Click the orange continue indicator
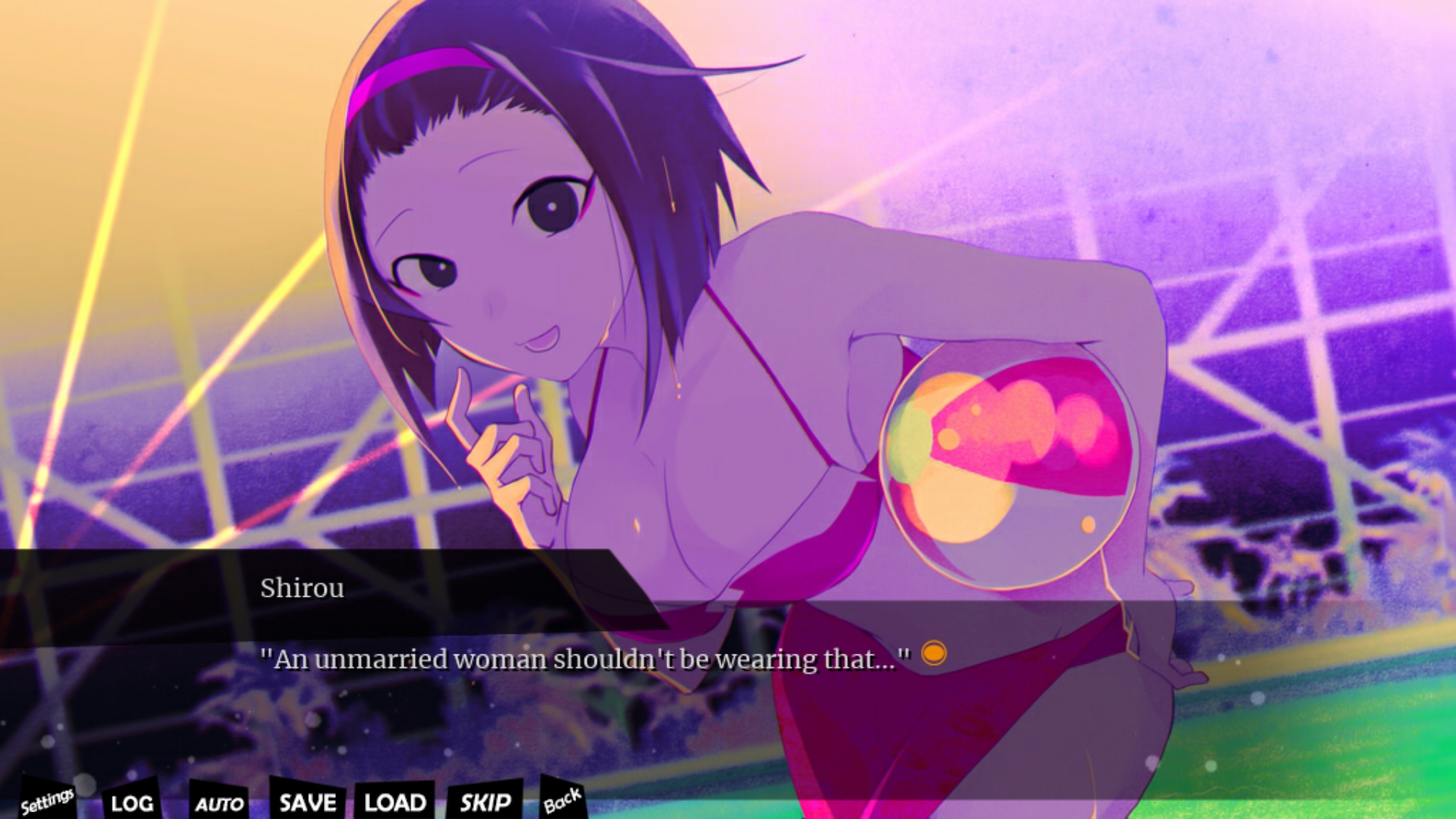This screenshot has width=1456, height=819. coord(934,653)
